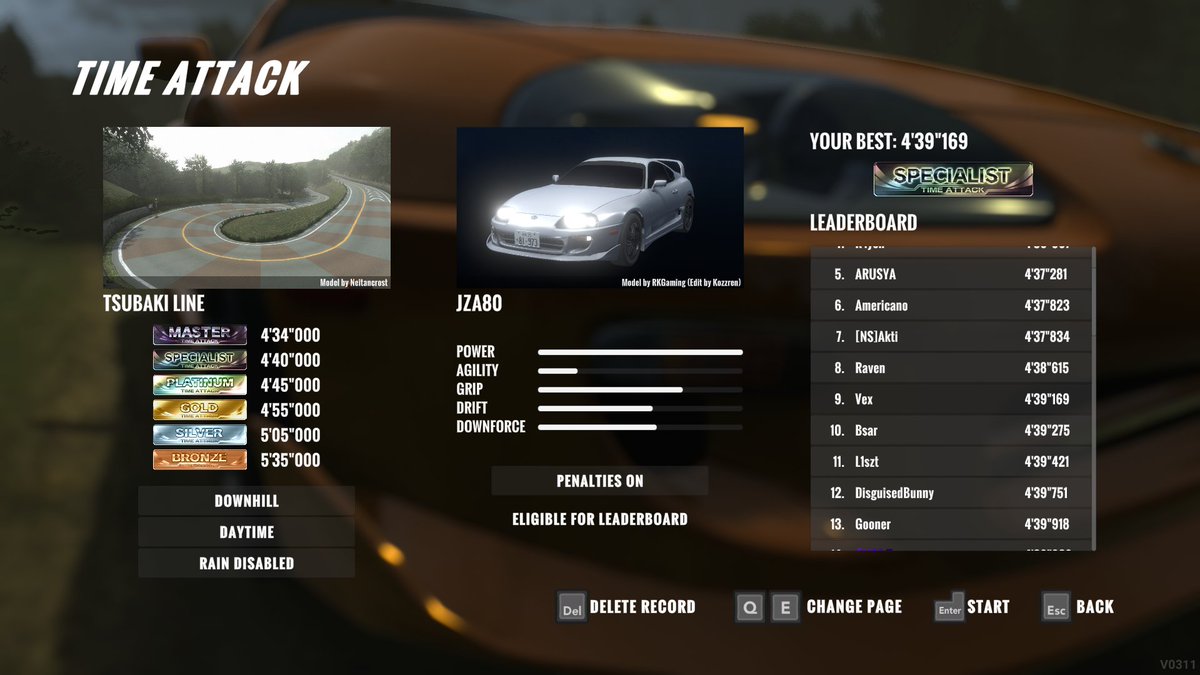Click the leaderboard scrollbar
The width and height of the screenshot is (1200, 675).
pos(1094,400)
